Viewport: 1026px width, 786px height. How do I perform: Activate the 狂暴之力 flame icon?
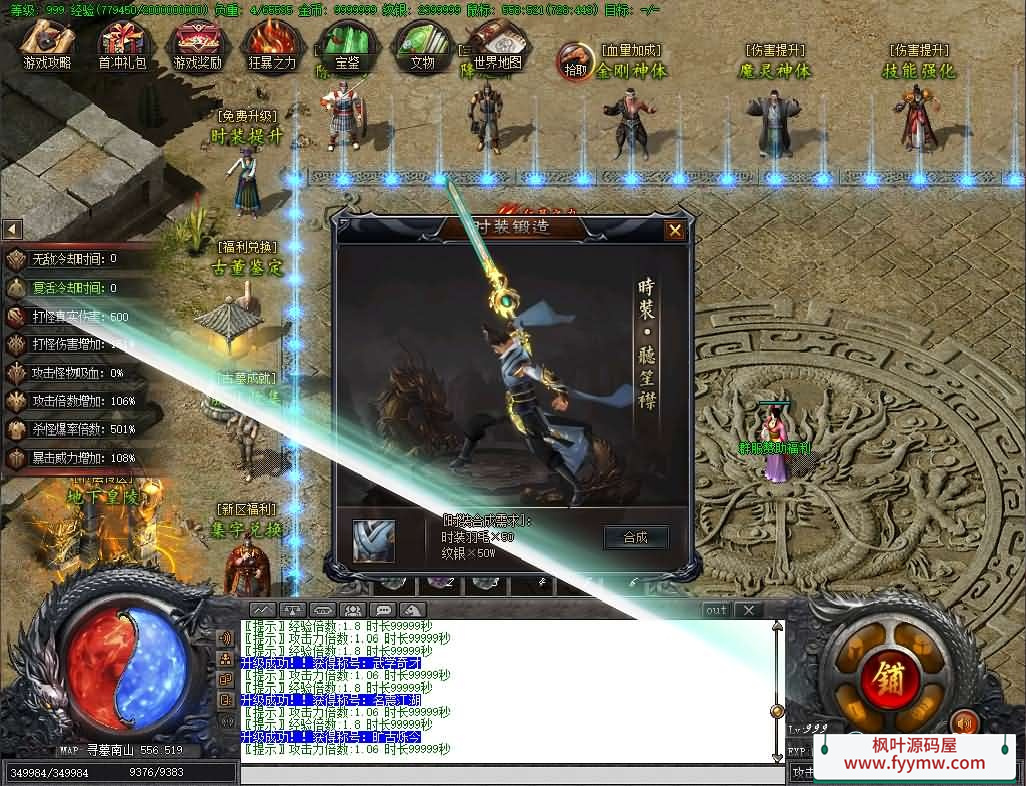[x=272, y=46]
